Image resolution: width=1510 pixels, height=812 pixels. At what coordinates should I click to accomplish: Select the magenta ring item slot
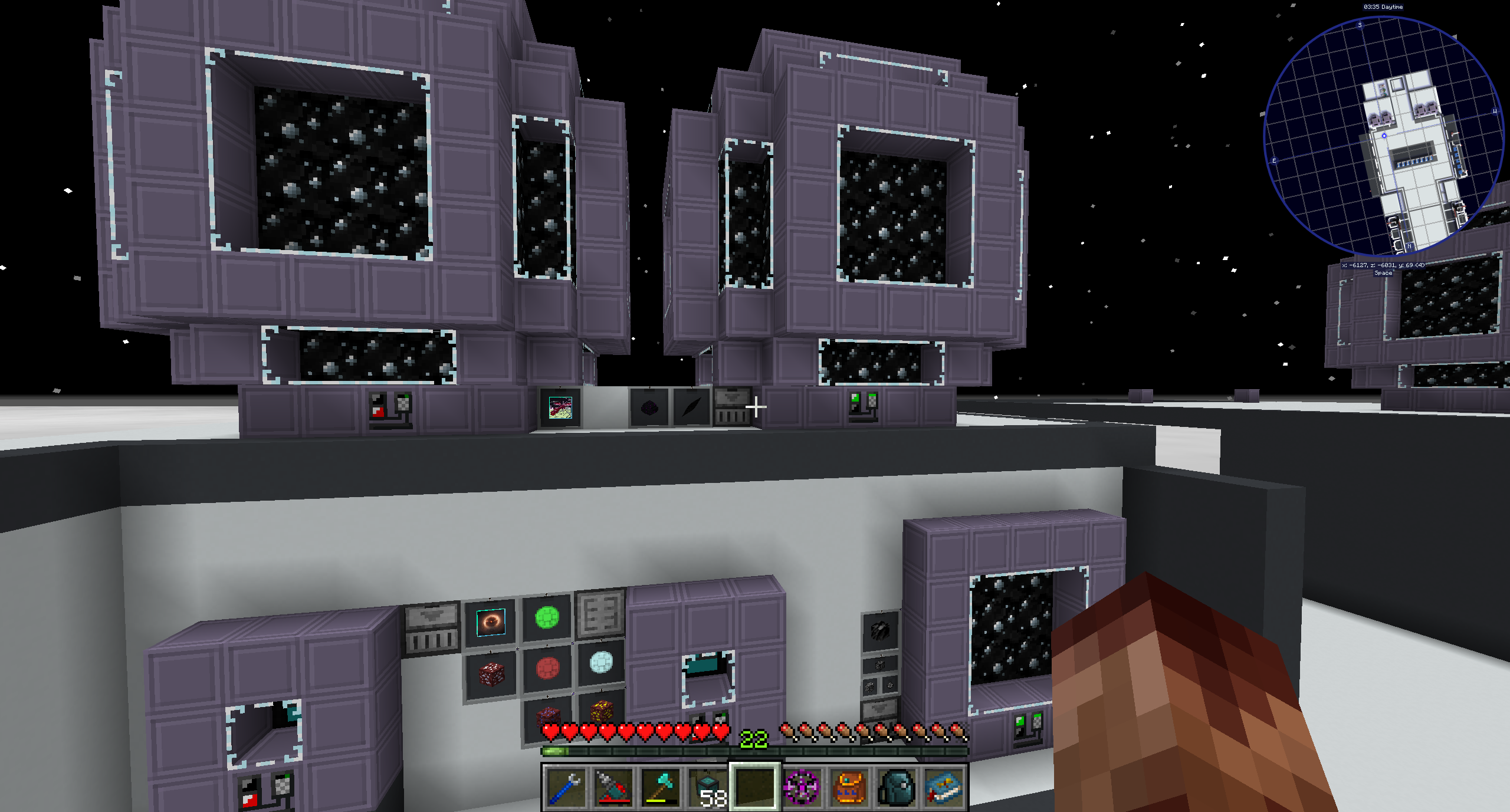pyautogui.click(x=802, y=787)
